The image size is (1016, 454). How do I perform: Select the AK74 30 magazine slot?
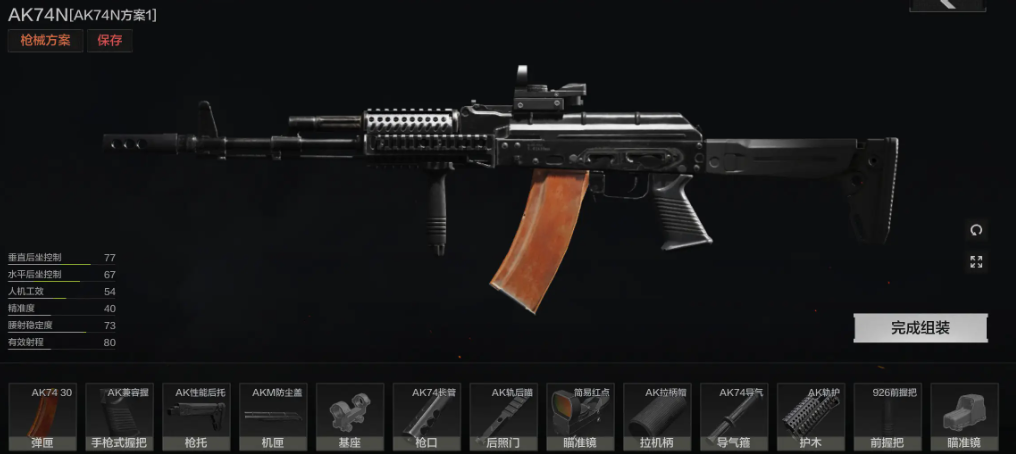[x=43, y=417]
